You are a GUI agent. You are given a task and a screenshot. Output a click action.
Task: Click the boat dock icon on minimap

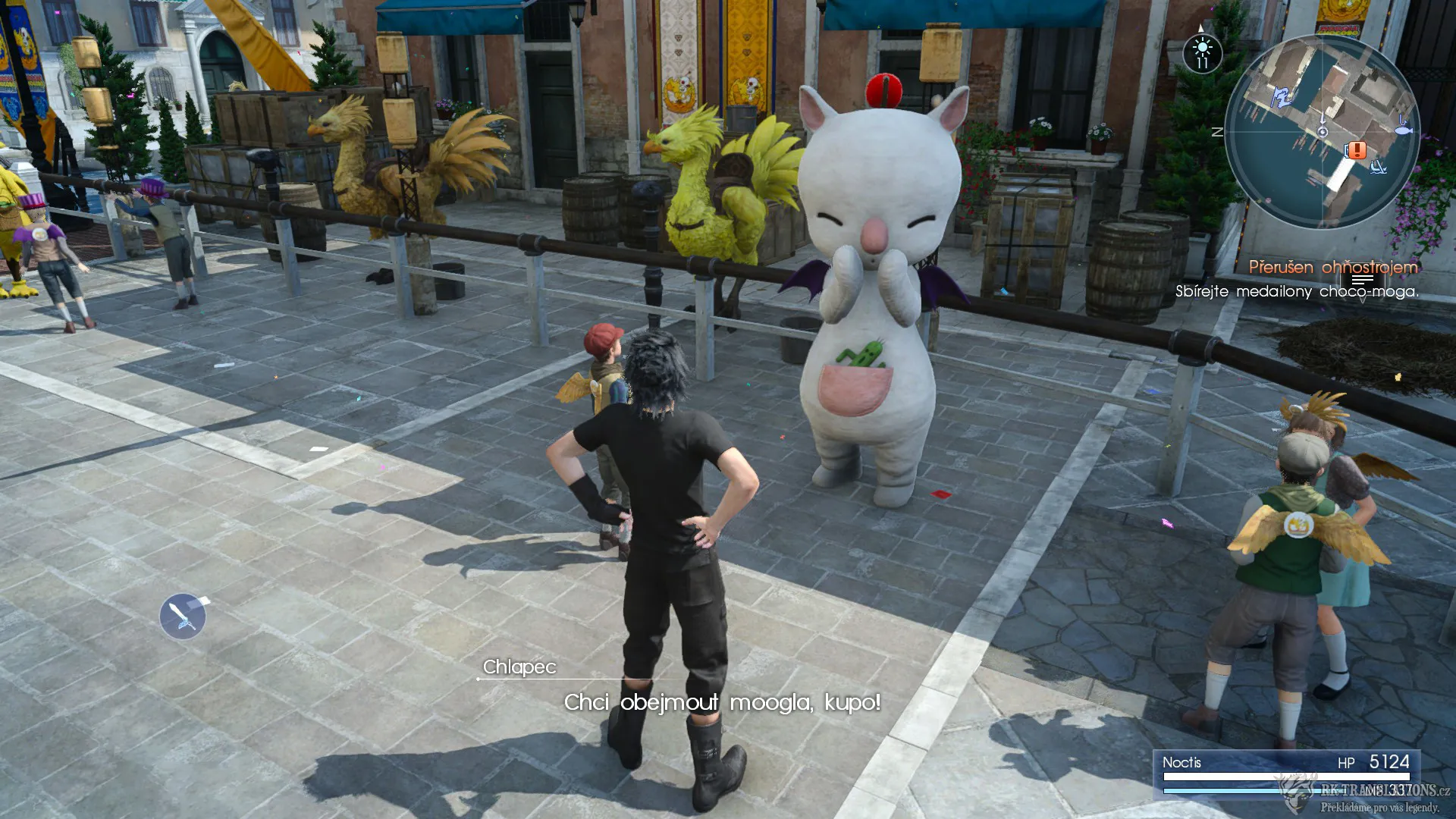pyautogui.click(x=1379, y=168)
